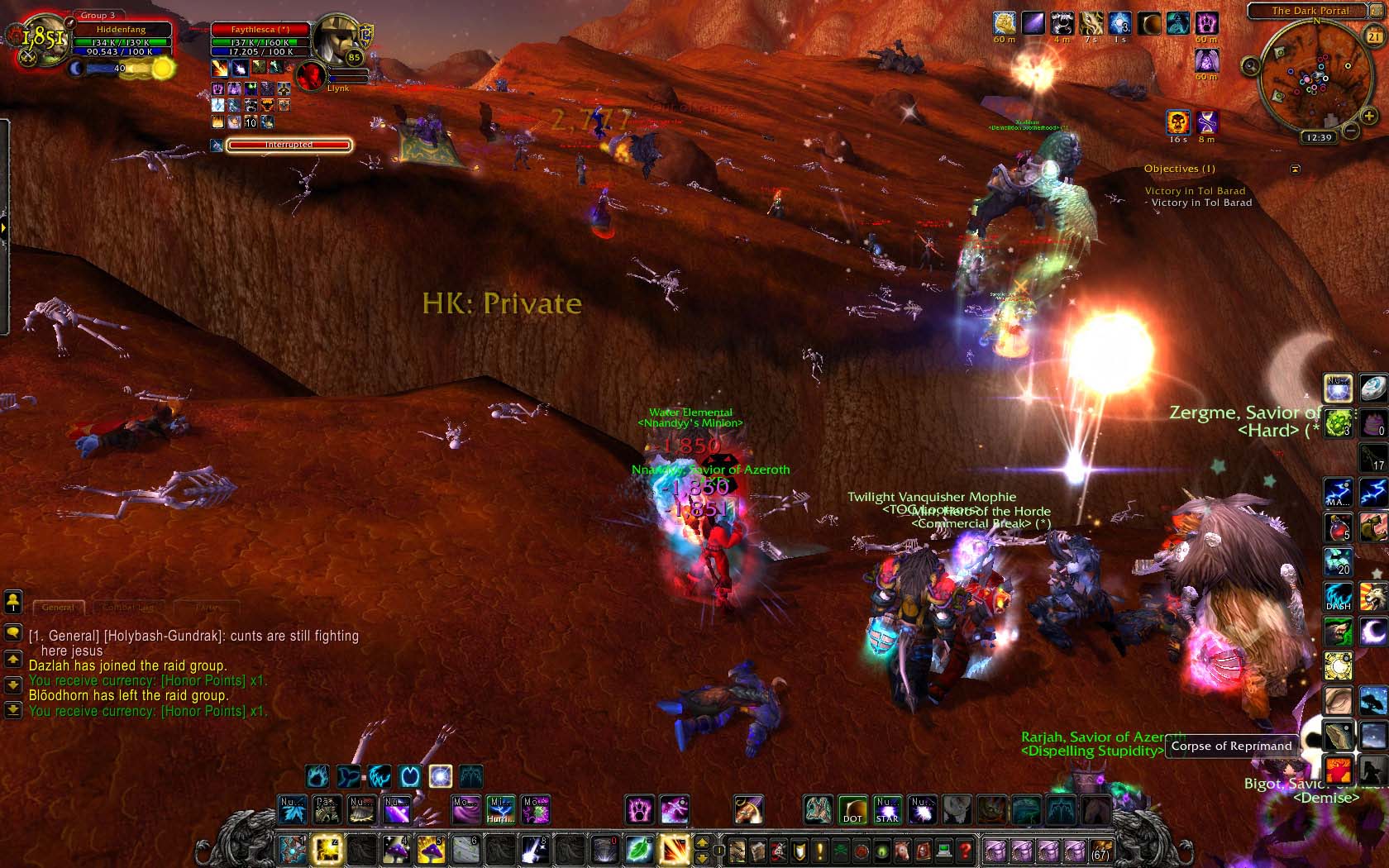The width and height of the screenshot is (1389, 868).
Task: Open the help request red question mark
Action: point(964,850)
